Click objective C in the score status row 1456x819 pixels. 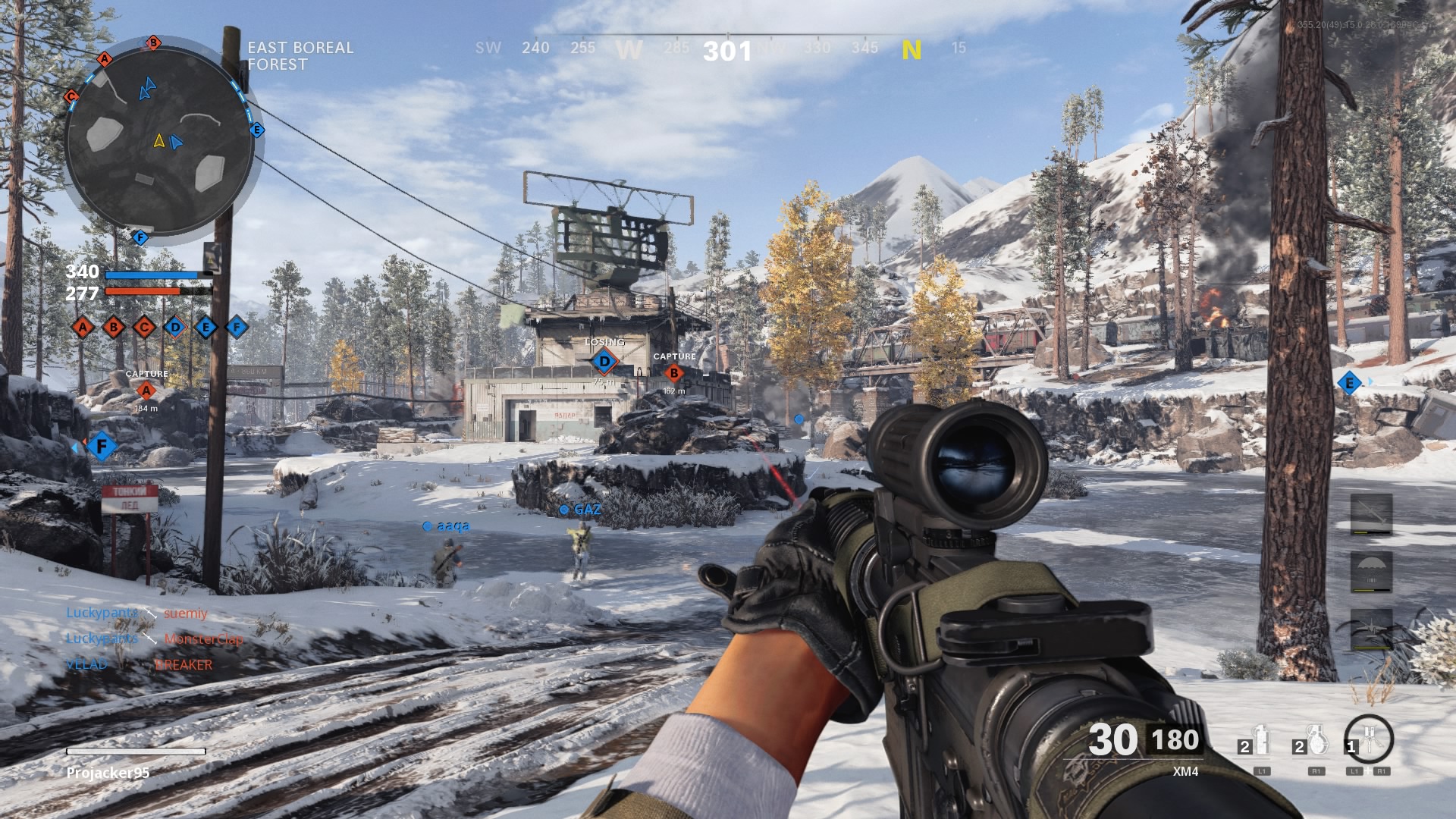click(144, 328)
